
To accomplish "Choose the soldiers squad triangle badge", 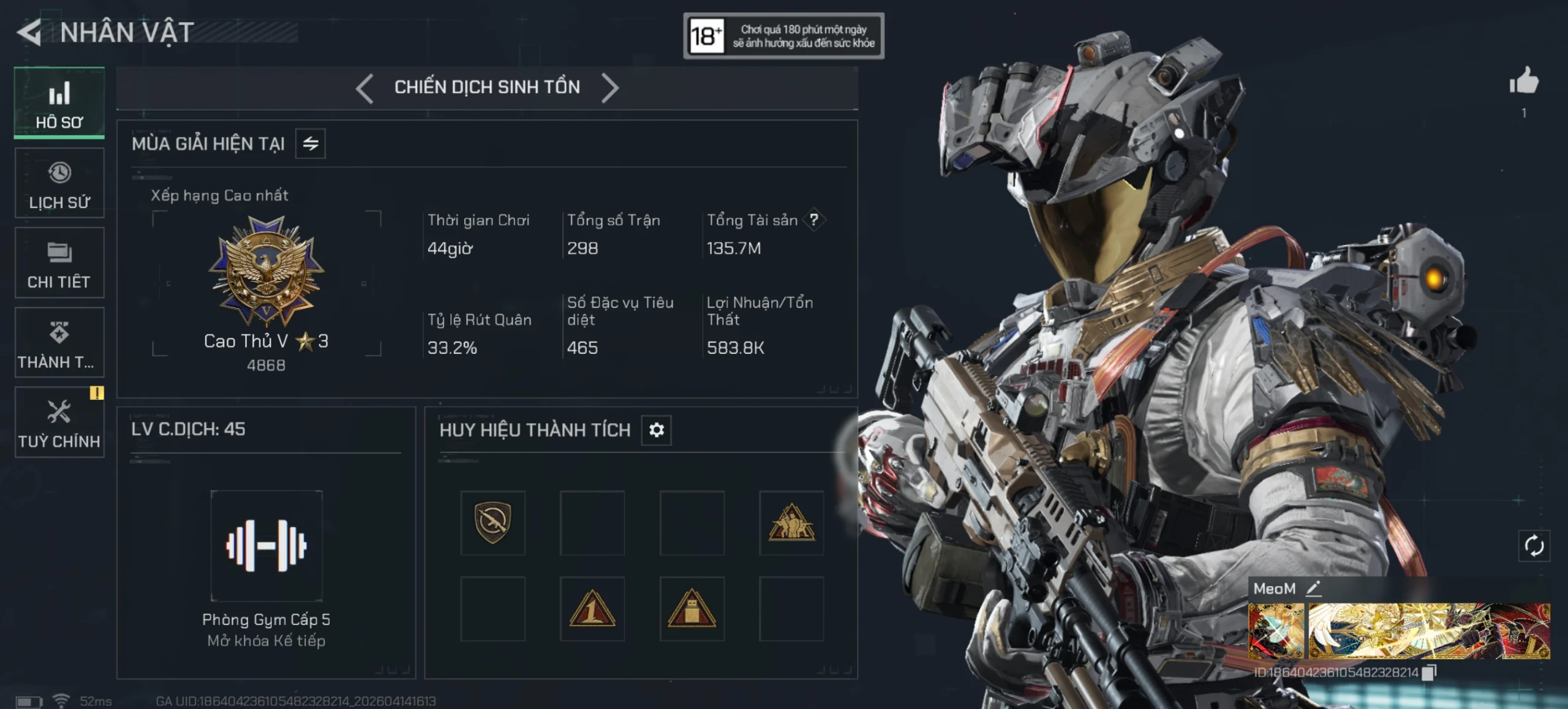I will (791, 523).
